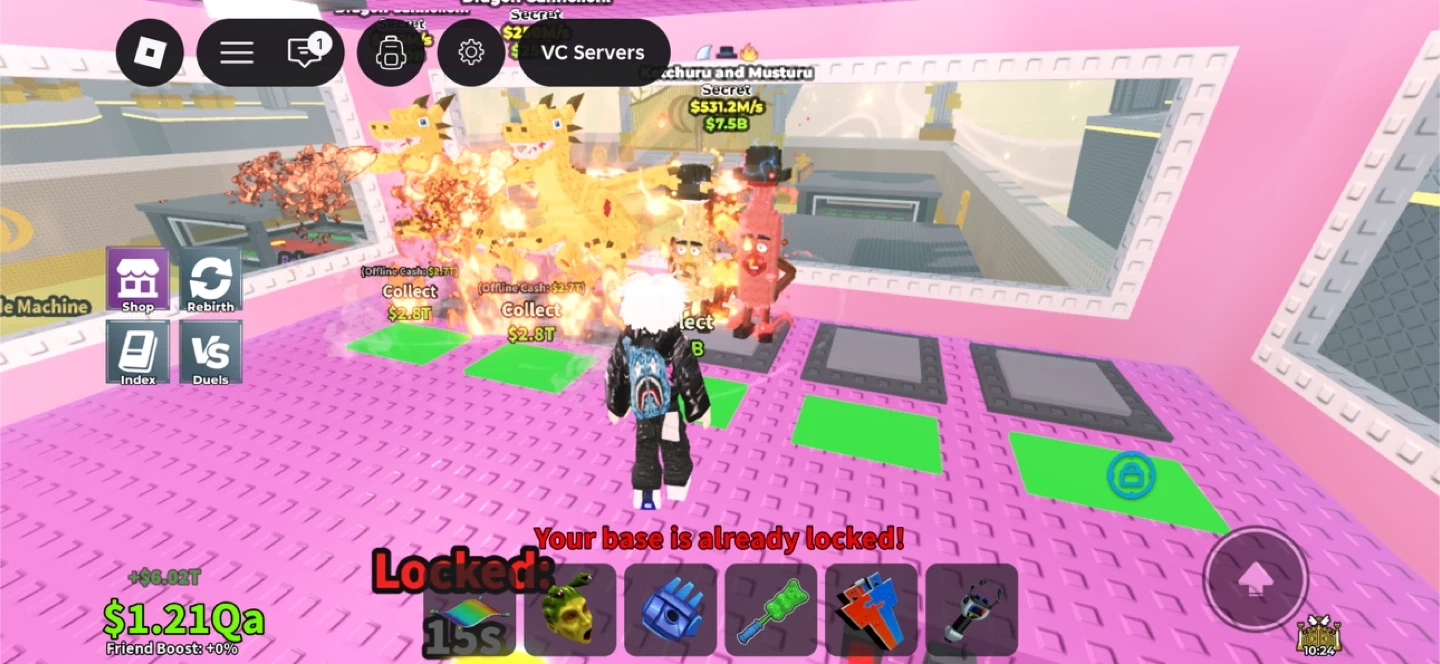Equip the green medusa head item
This screenshot has width=1440, height=664.
[570, 610]
